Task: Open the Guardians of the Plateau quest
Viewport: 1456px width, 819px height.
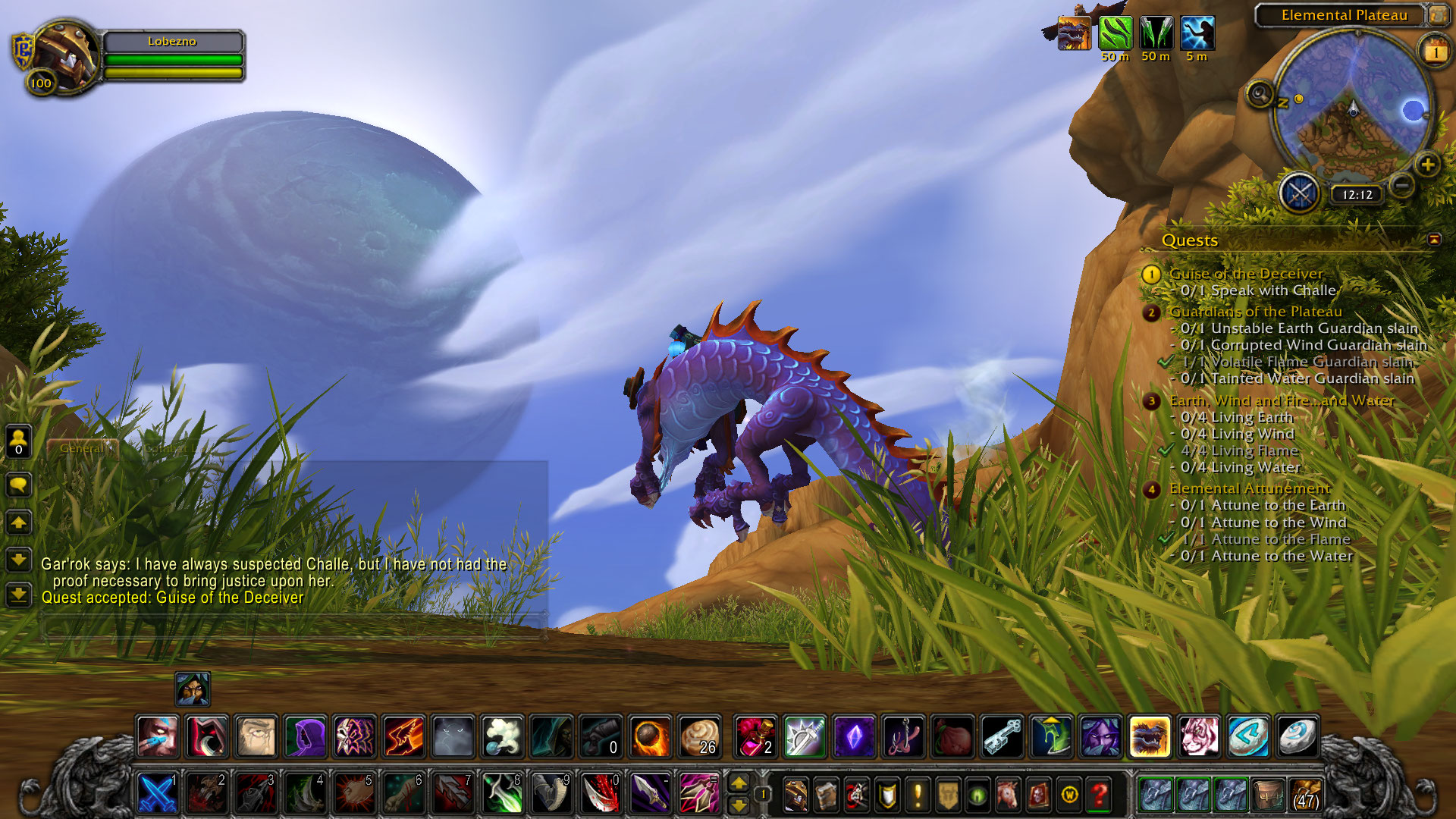Action: [x=1255, y=312]
